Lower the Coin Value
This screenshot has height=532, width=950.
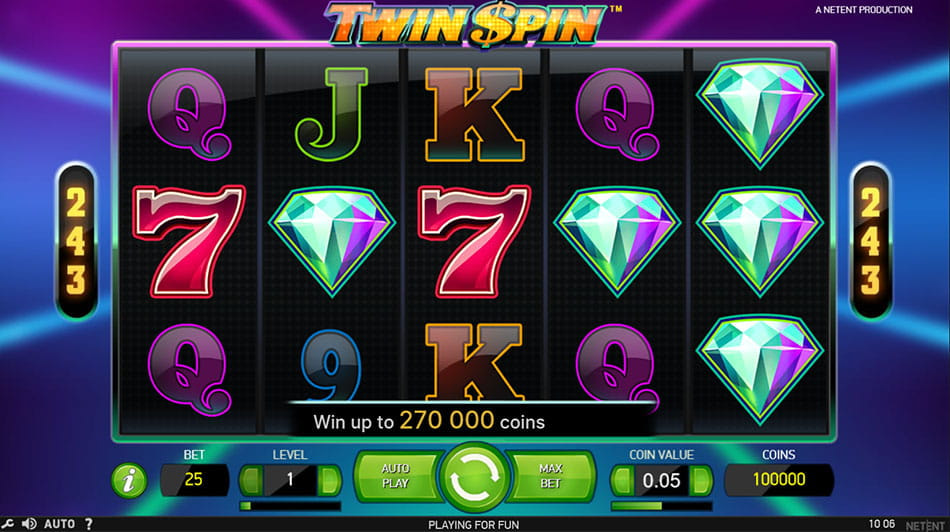tap(622, 480)
